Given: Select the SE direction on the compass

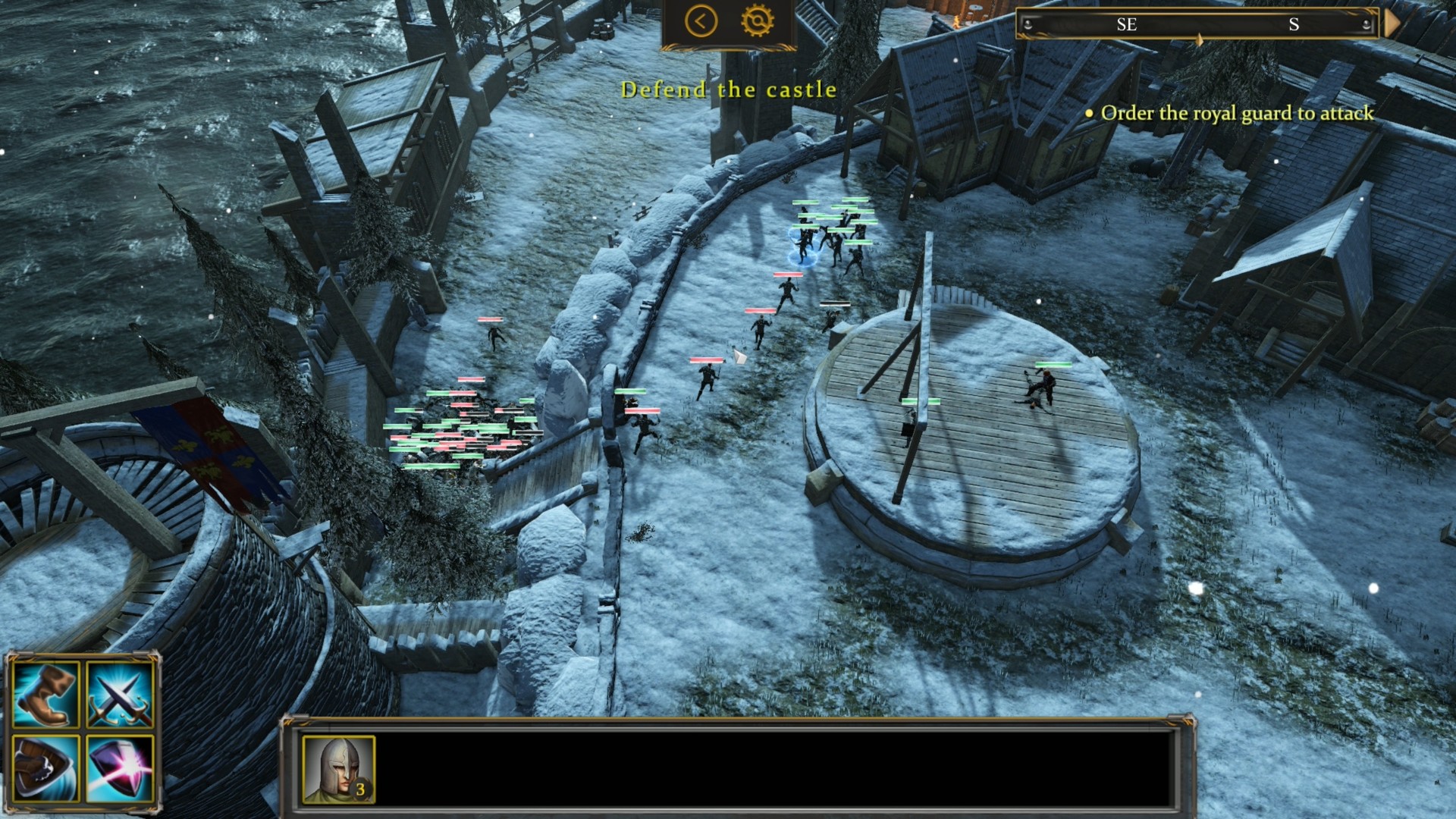Looking at the screenshot, I should point(1127,25).
